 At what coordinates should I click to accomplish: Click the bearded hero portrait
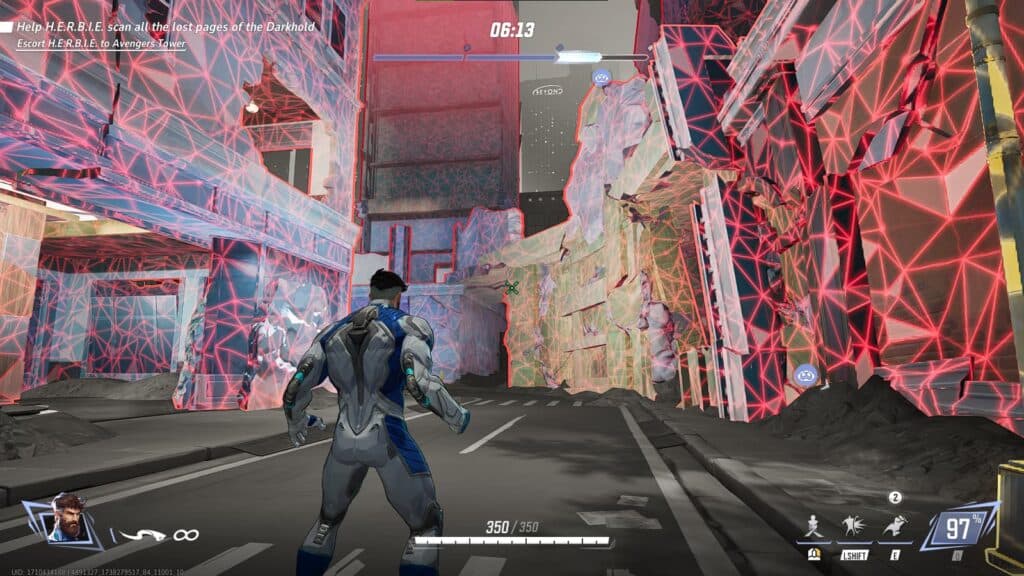(x=68, y=516)
